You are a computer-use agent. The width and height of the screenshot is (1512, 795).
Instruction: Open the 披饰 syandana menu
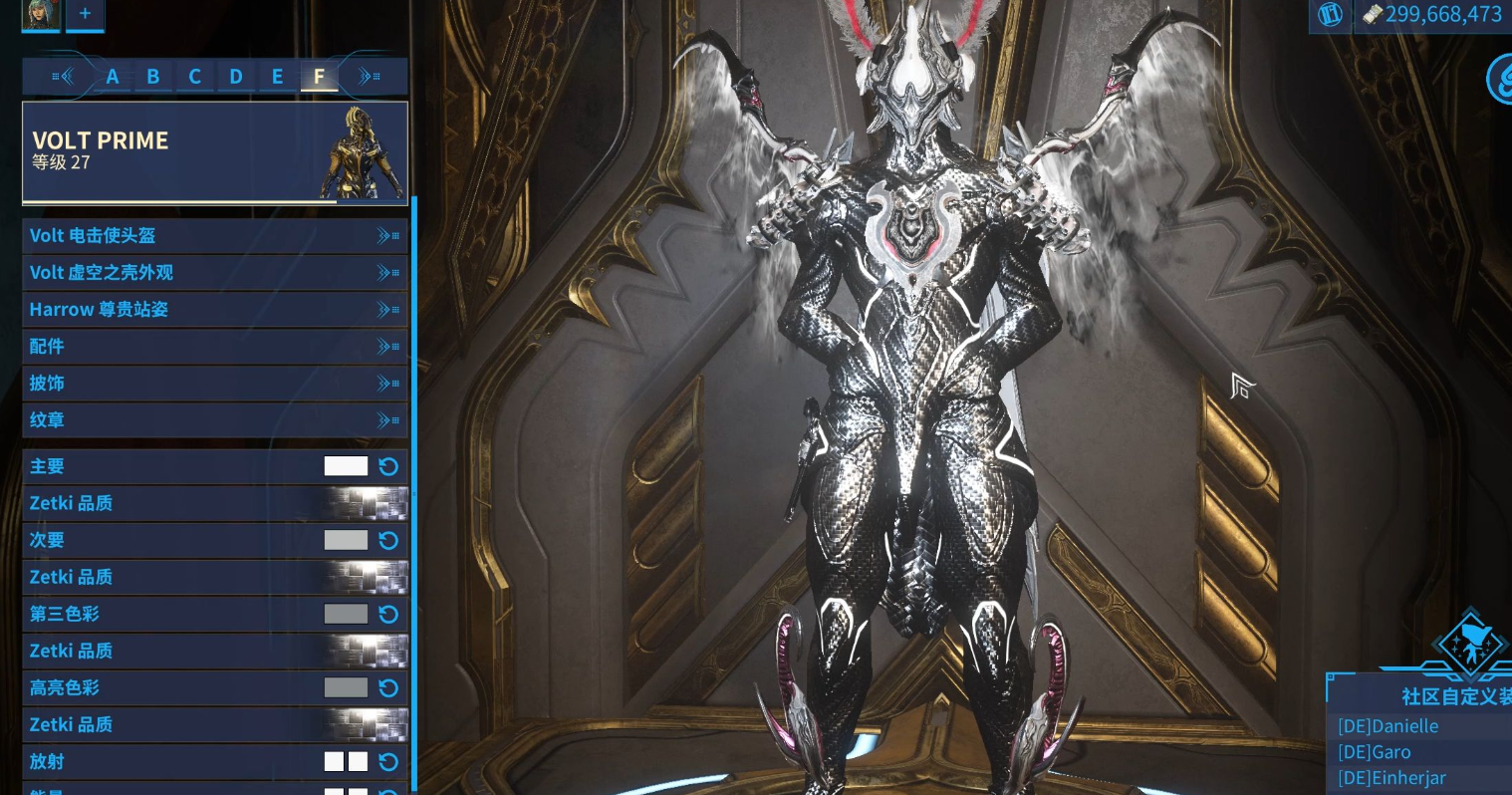coord(214,384)
